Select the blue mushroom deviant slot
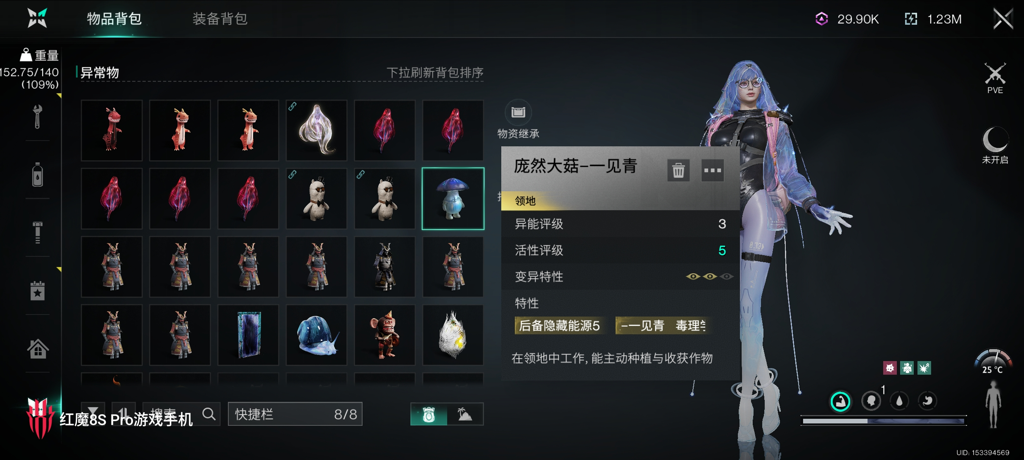 click(x=453, y=198)
